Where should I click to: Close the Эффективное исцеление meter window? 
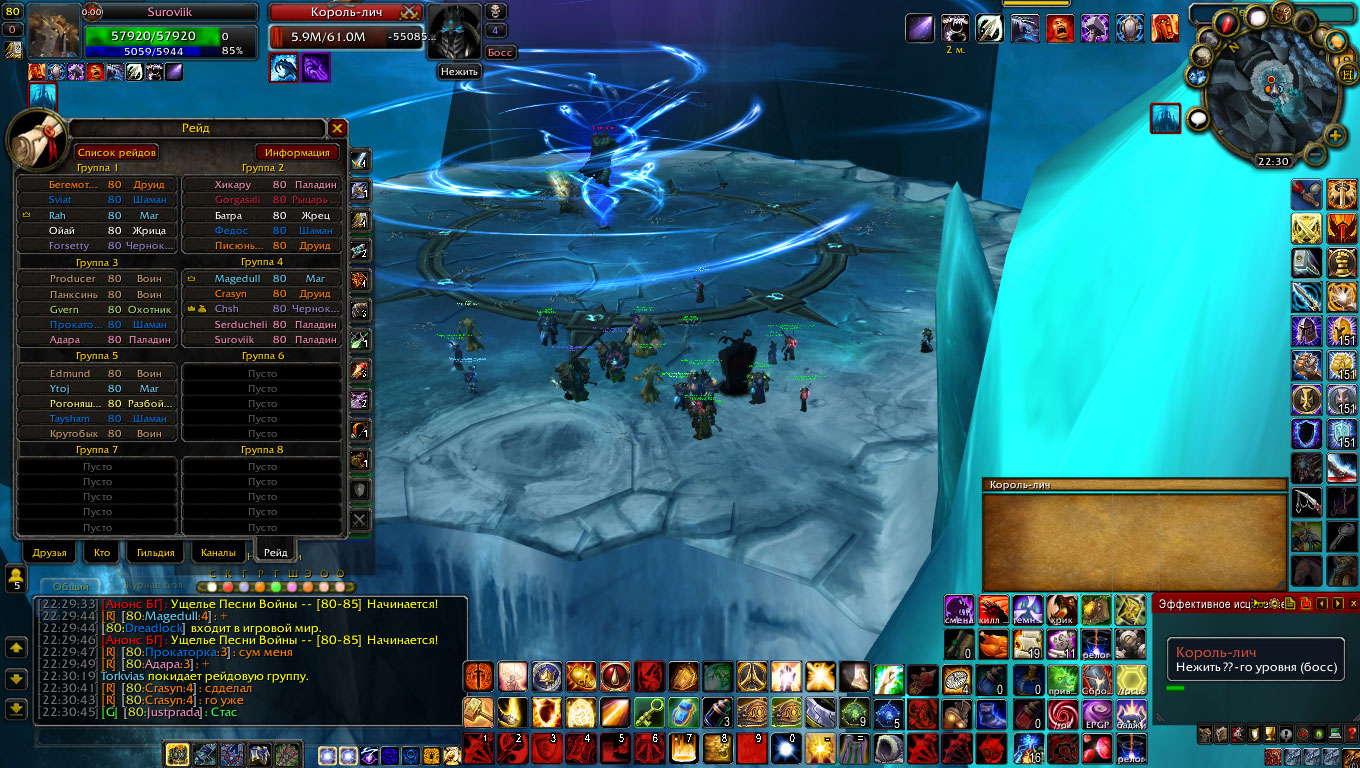[x=1354, y=603]
